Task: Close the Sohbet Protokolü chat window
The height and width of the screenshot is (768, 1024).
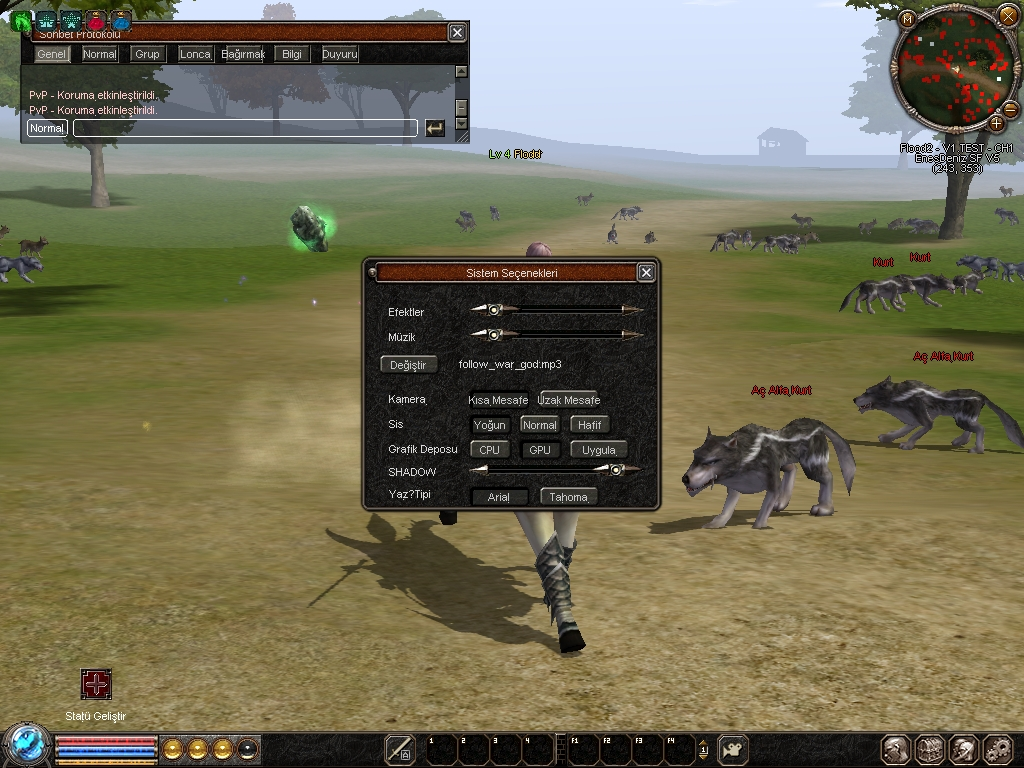Action: point(457,33)
